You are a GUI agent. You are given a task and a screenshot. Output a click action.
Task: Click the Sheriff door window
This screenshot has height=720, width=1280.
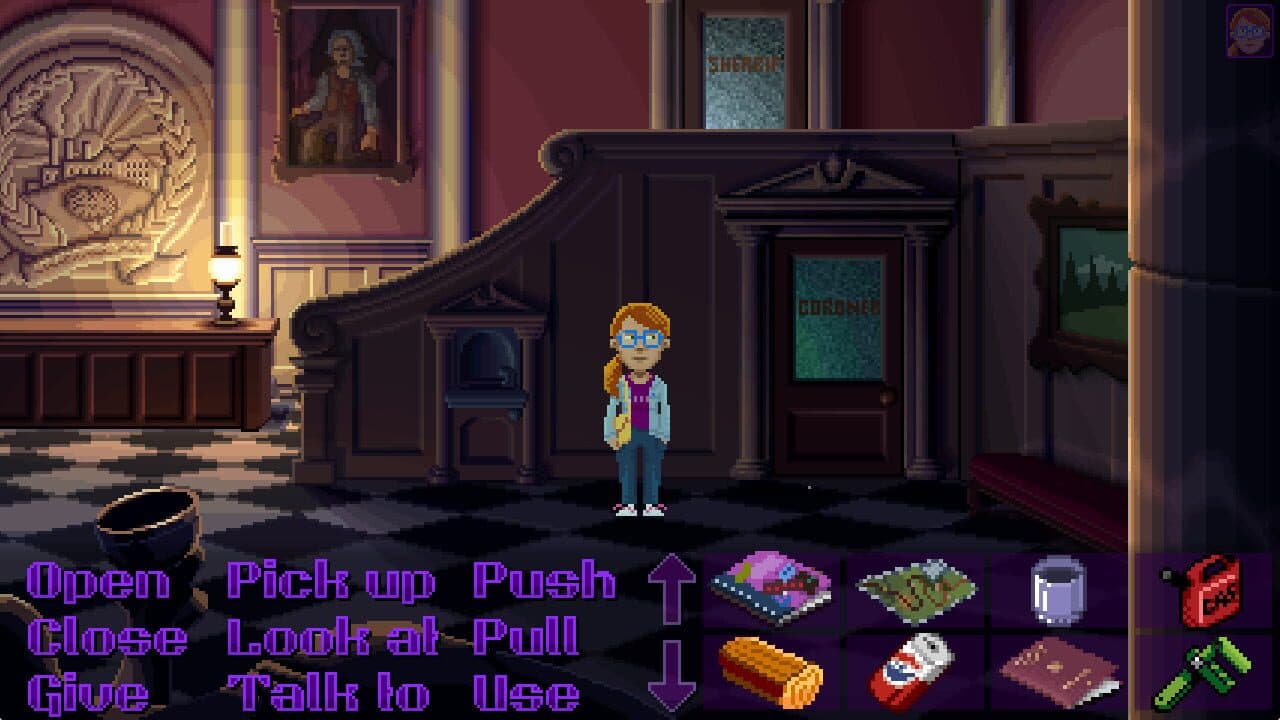pos(744,70)
